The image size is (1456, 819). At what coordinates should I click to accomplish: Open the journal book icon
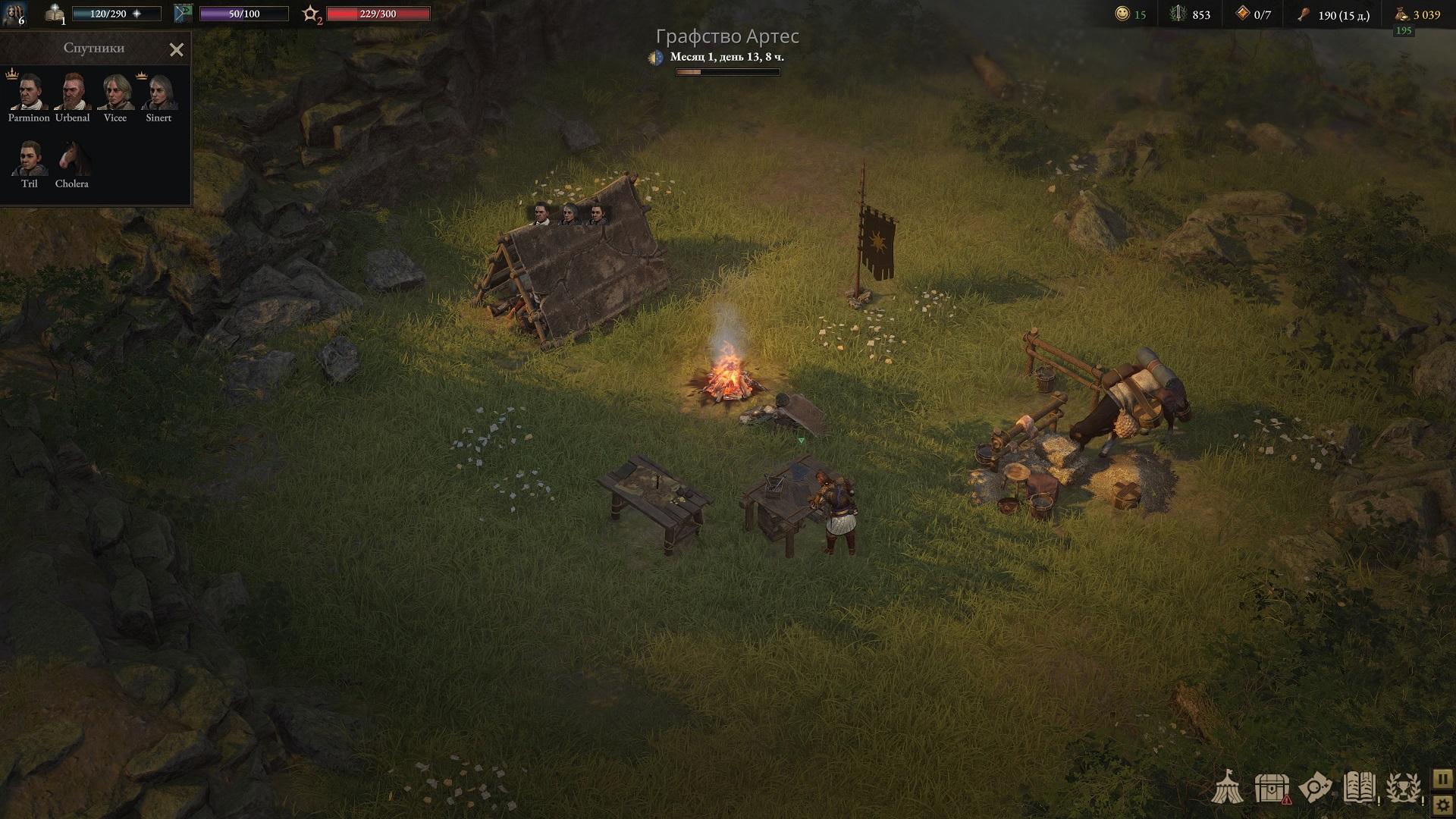pos(1359,788)
